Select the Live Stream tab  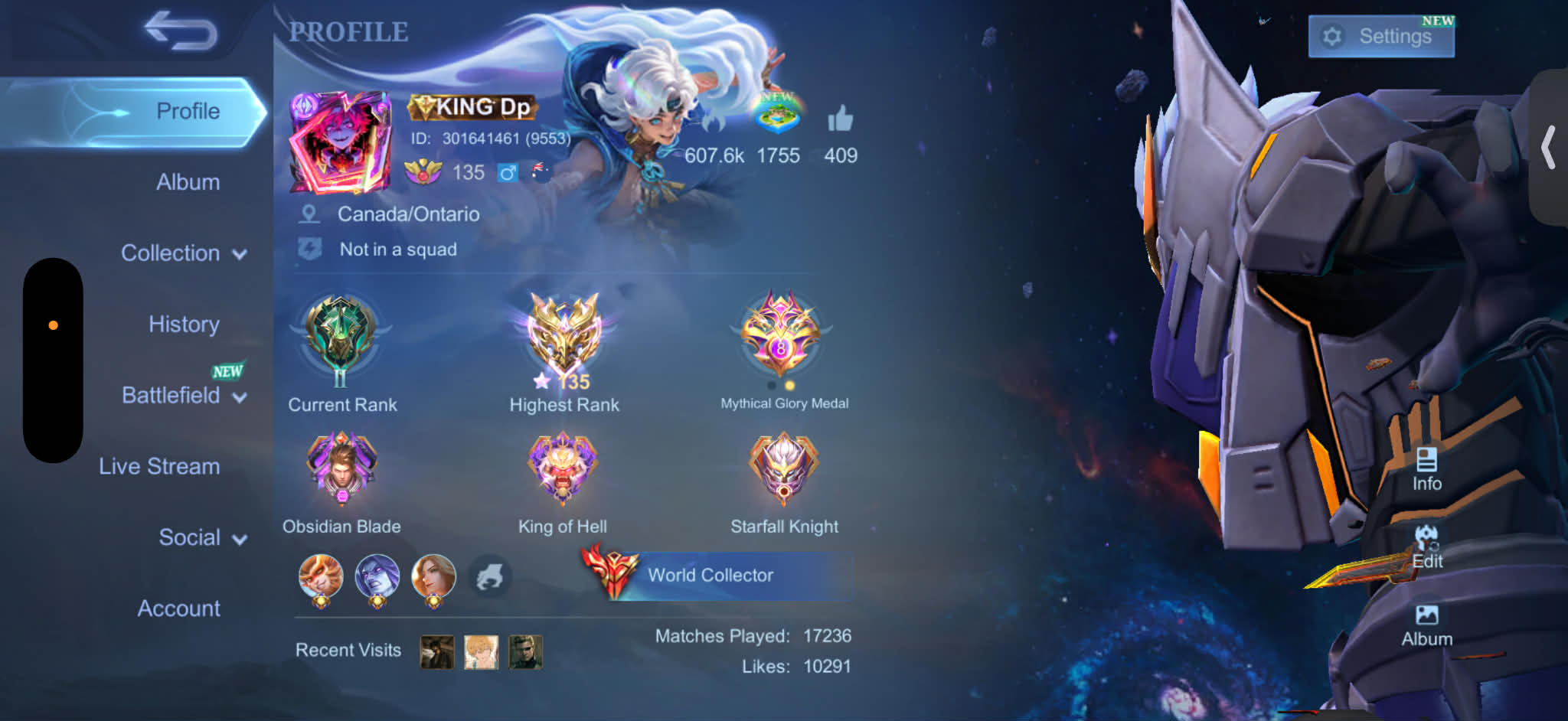coord(159,466)
